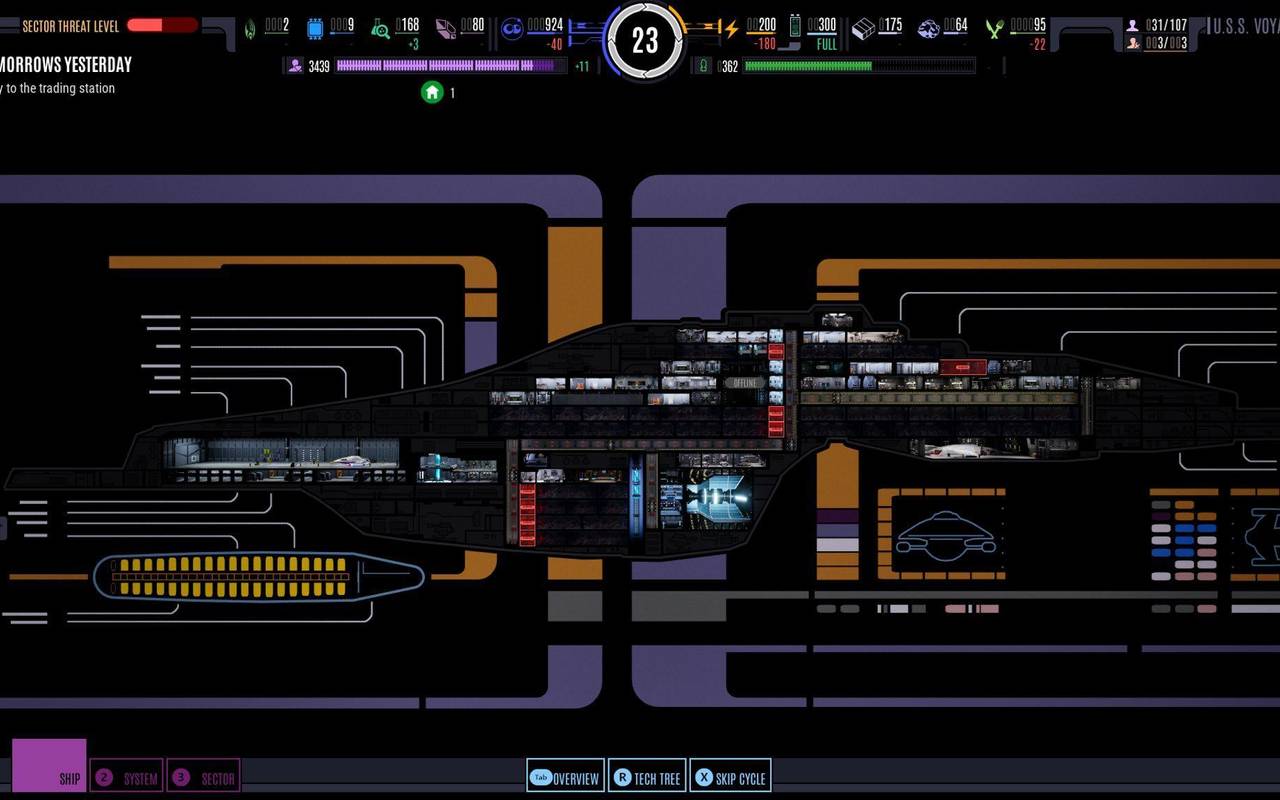
Task: Click the bricks resource icon showing 175
Action: (860, 25)
